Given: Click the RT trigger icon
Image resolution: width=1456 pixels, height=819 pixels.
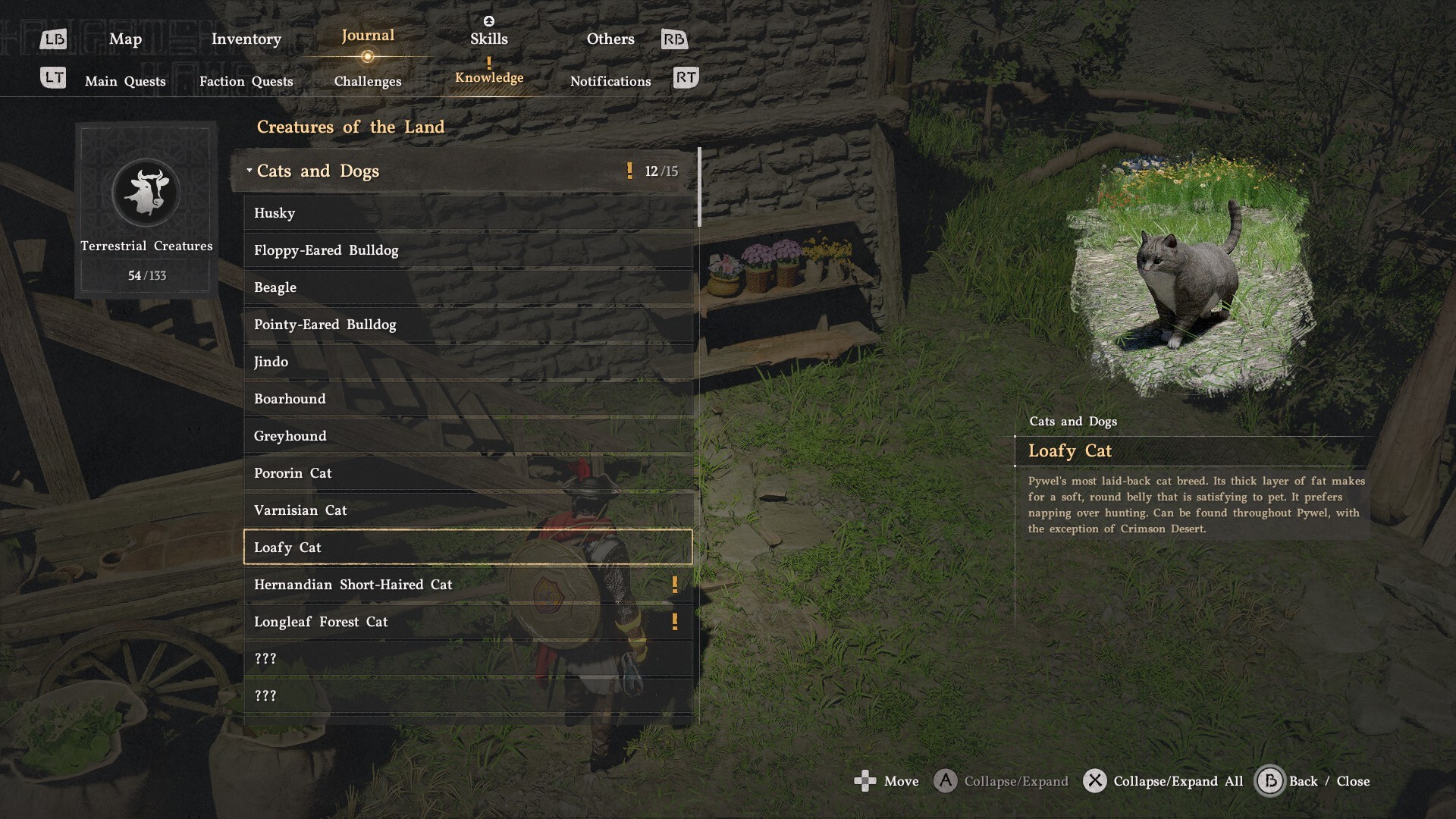Looking at the screenshot, I should [x=684, y=77].
